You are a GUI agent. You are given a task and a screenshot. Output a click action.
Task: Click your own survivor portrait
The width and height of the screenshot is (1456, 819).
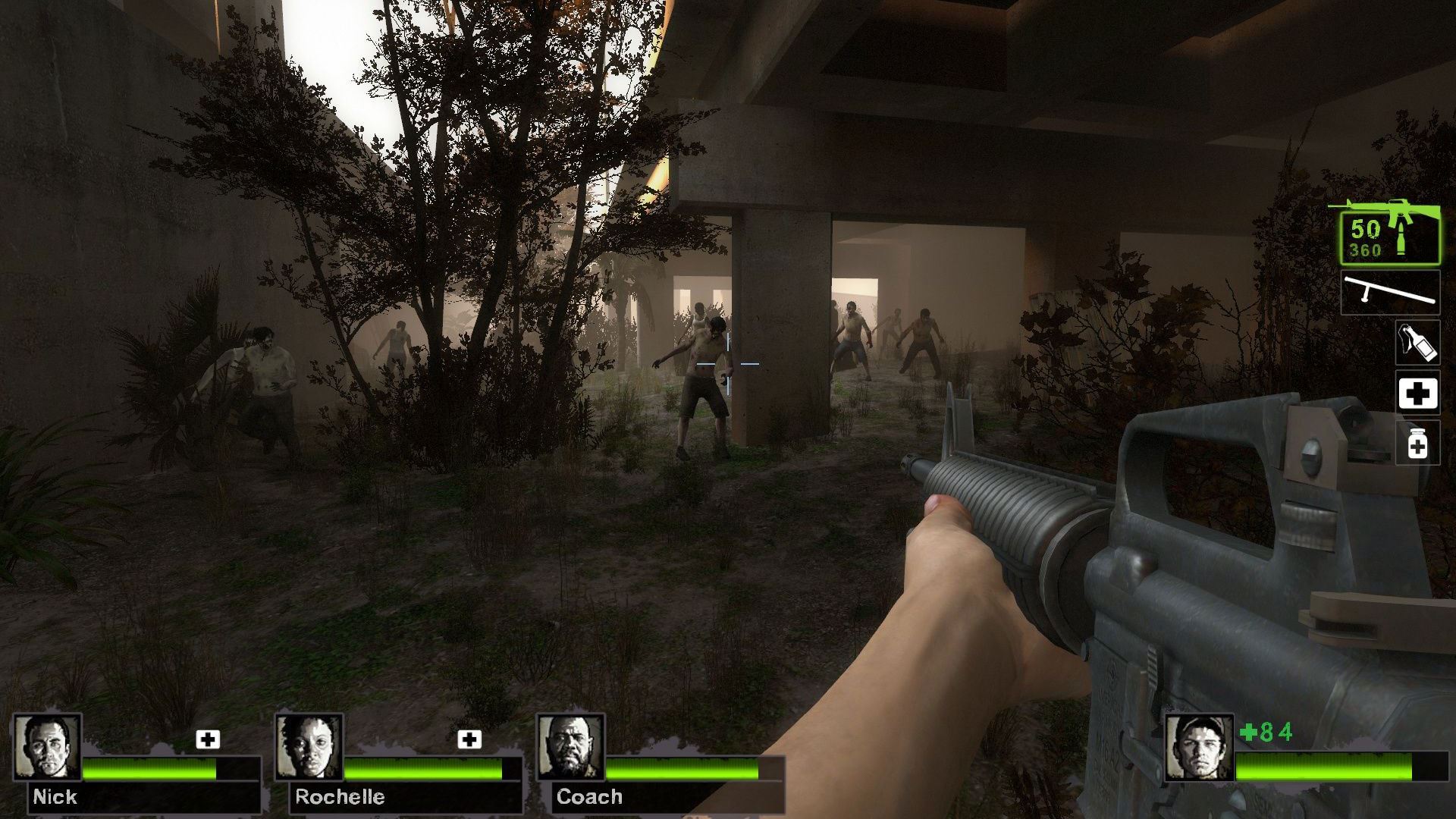(x=1200, y=747)
